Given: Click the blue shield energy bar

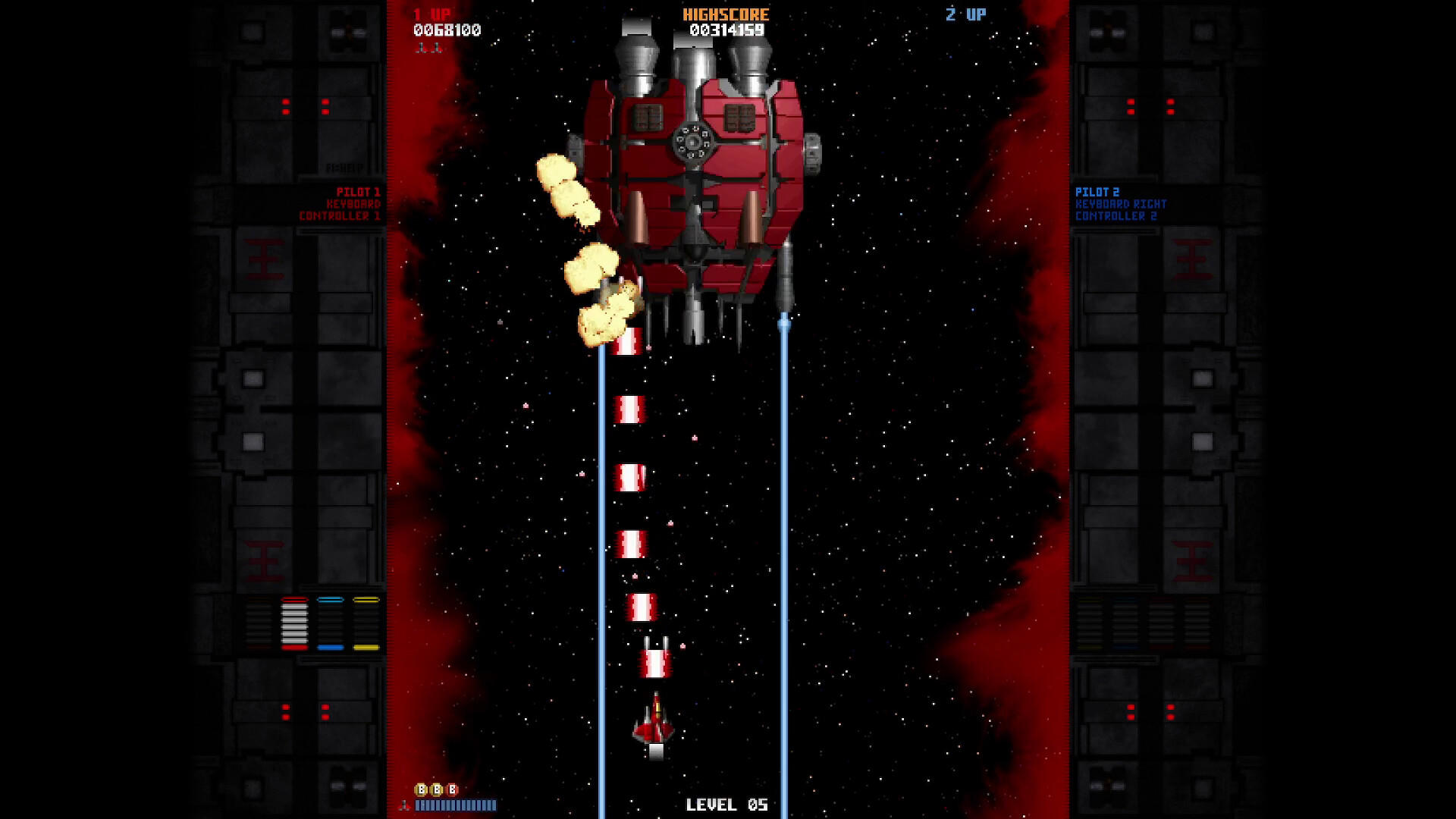Looking at the screenshot, I should click(455, 805).
